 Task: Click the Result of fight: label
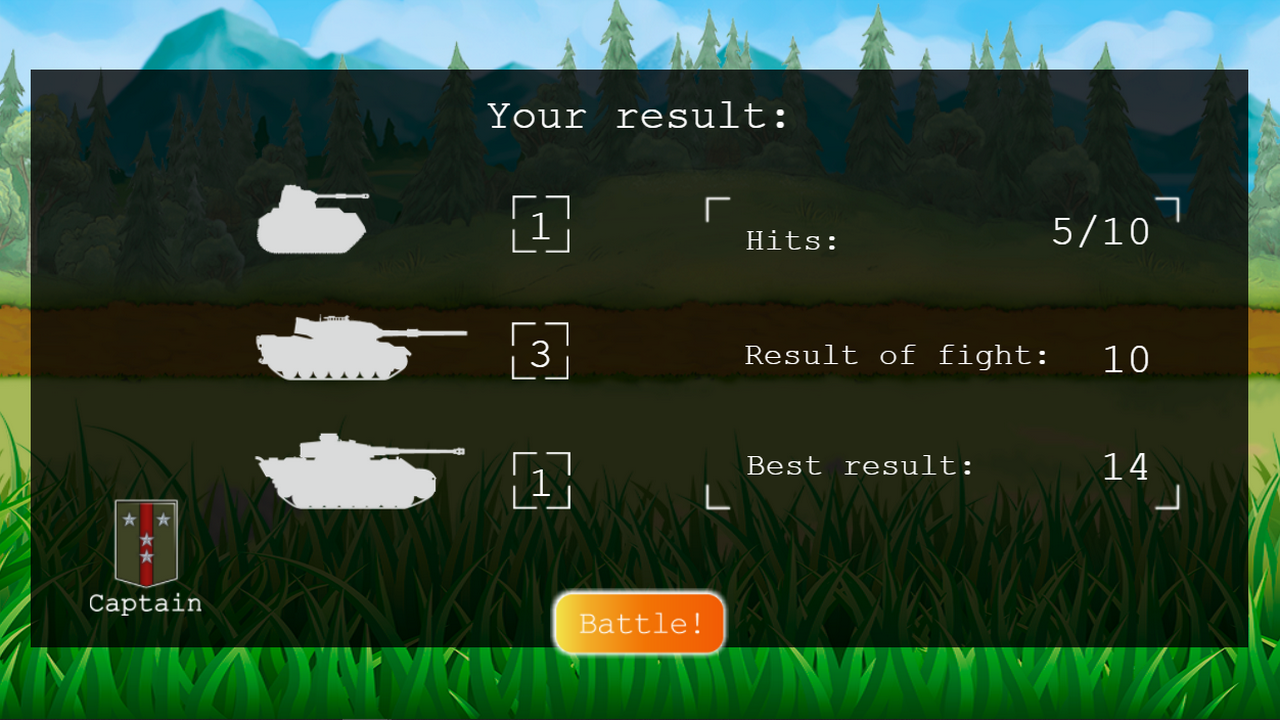point(897,356)
